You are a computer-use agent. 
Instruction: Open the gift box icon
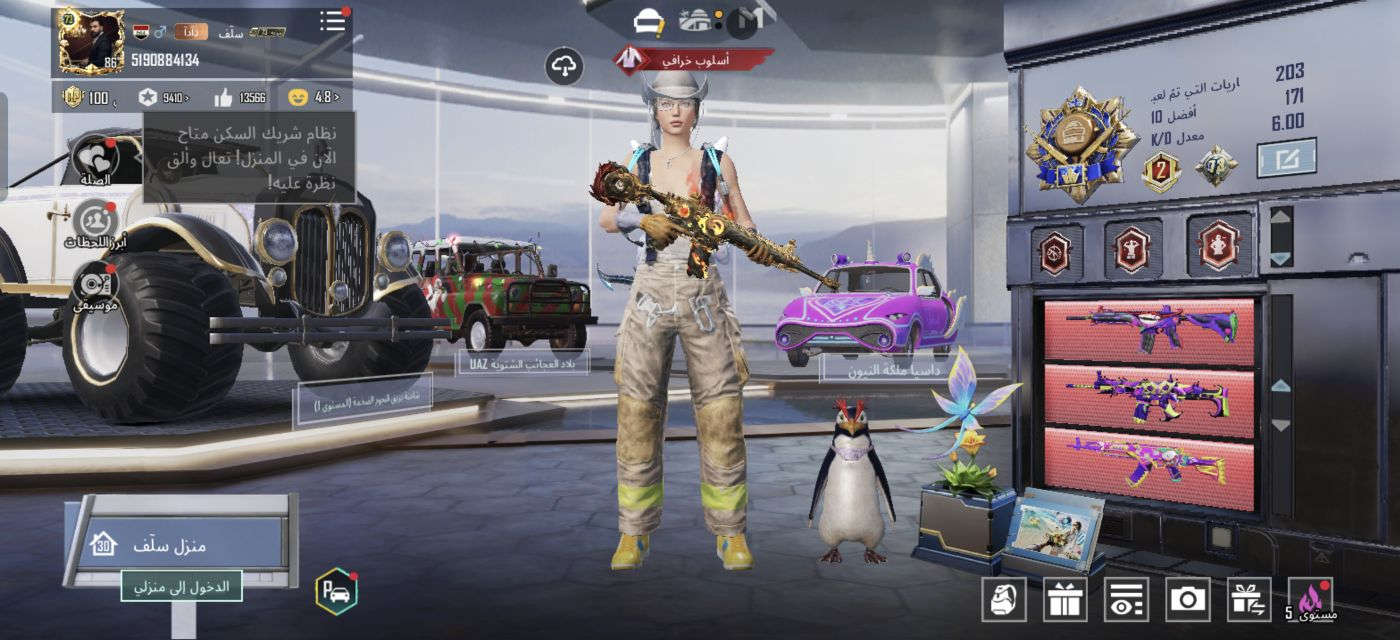coord(1064,599)
